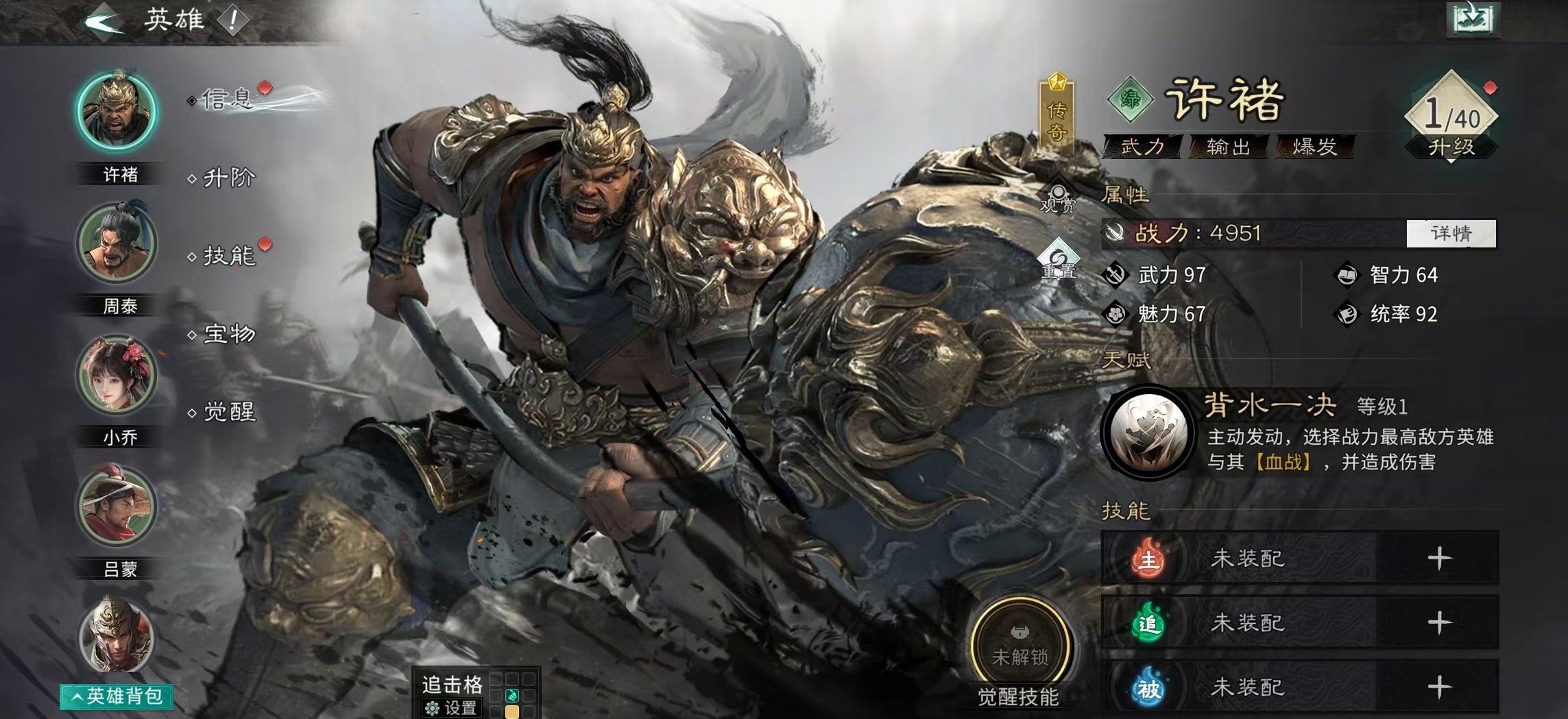Go back using the arrow button
Image resolution: width=1568 pixels, height=719 pixels.
coord(104,21)
